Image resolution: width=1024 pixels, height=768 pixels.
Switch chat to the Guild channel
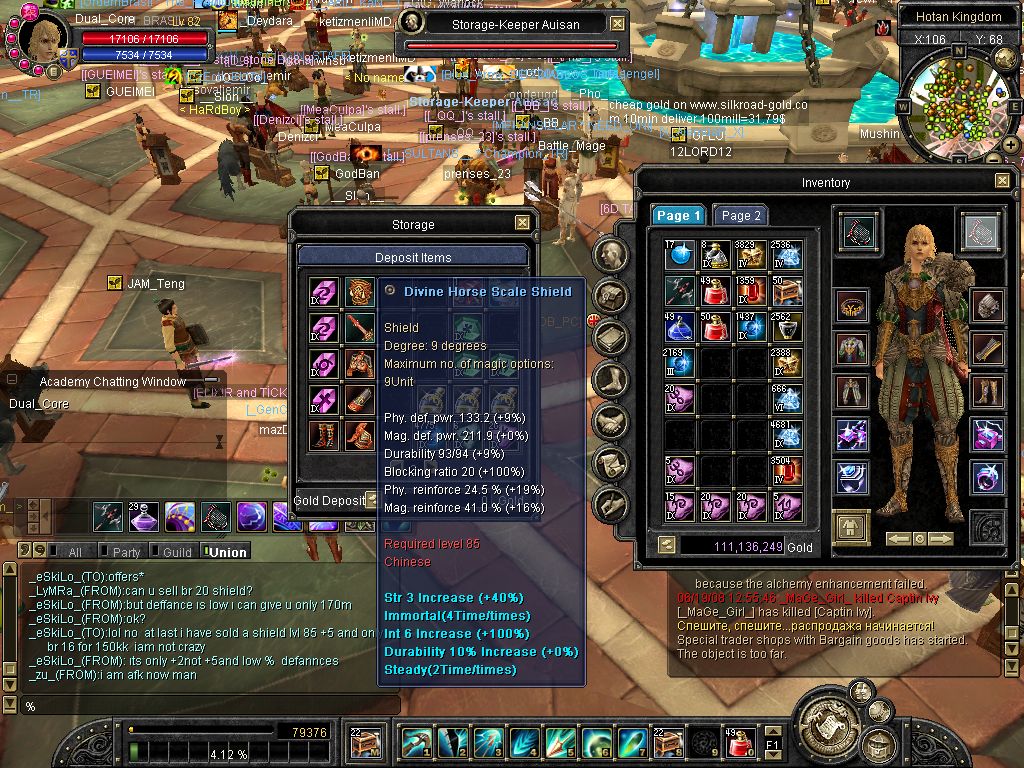tap(177, 552)
